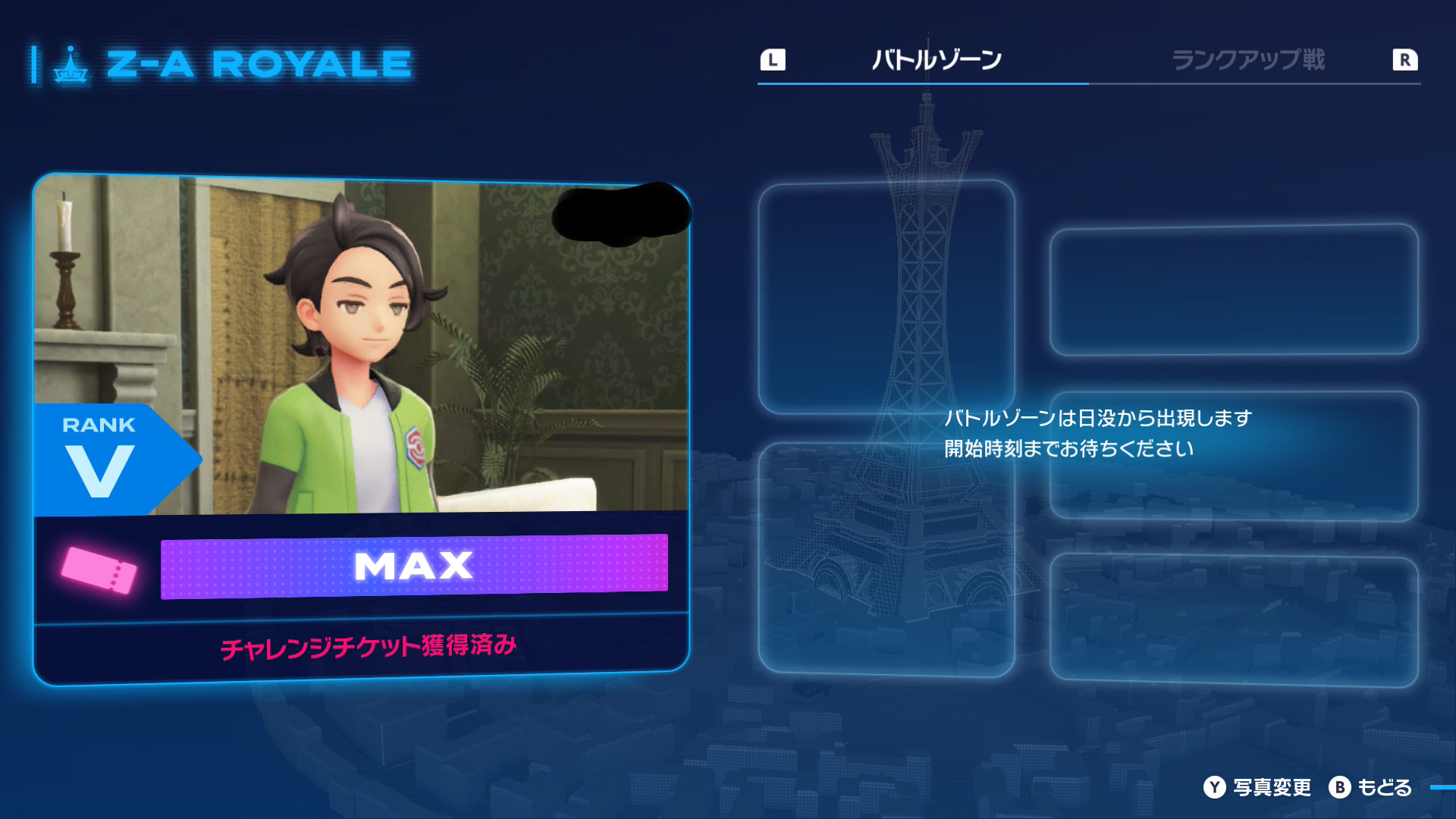Select the MAX ticket points bar
This screenshot has height=819, width=1456.
coord(414,566)
